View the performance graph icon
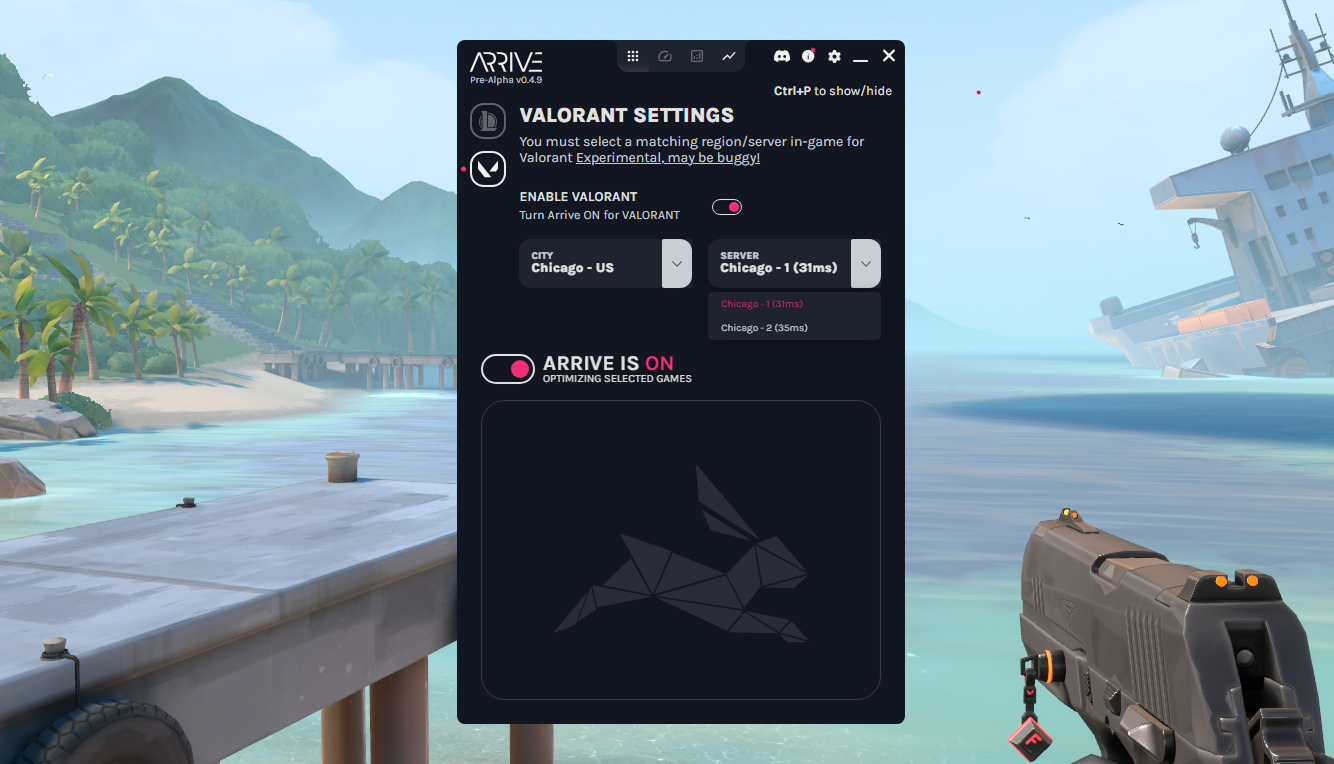 pyautogui.click(x=729, y=56)
